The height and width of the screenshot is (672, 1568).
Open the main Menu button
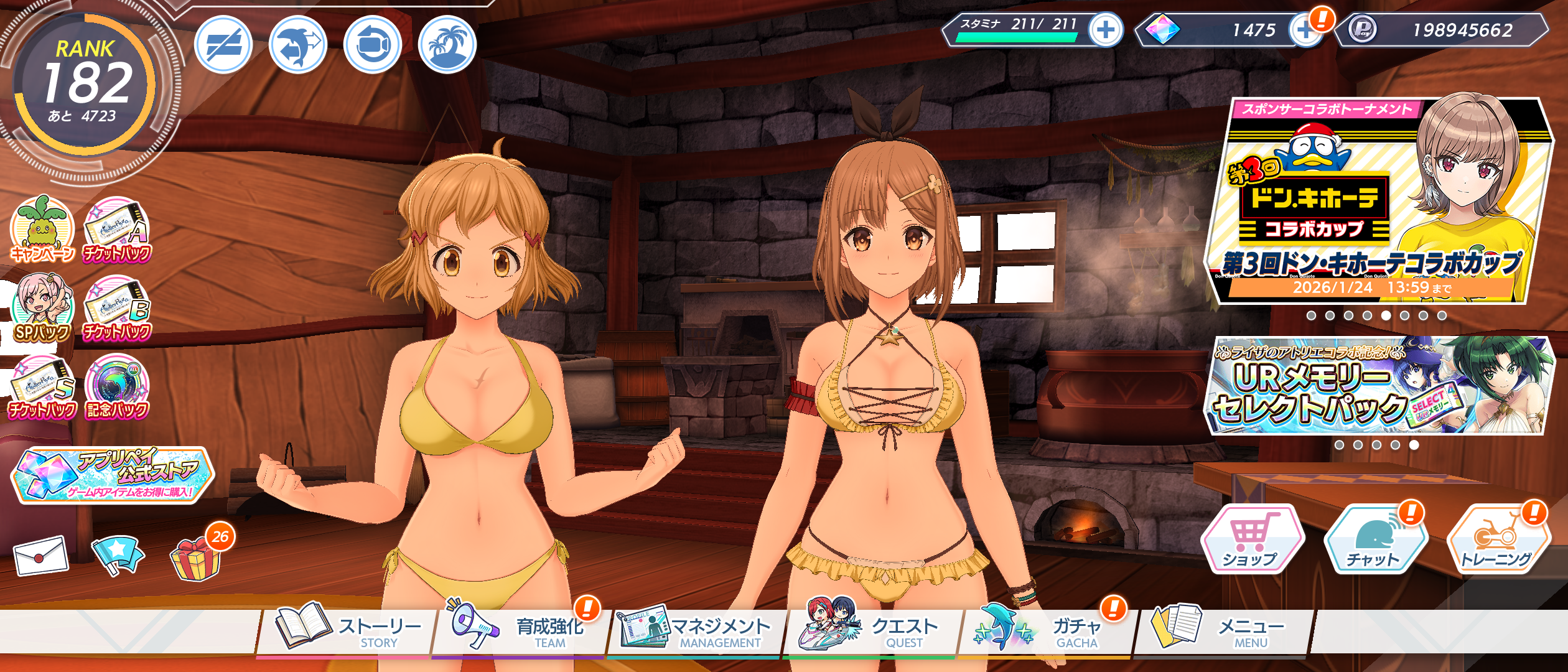[1220, 630]
